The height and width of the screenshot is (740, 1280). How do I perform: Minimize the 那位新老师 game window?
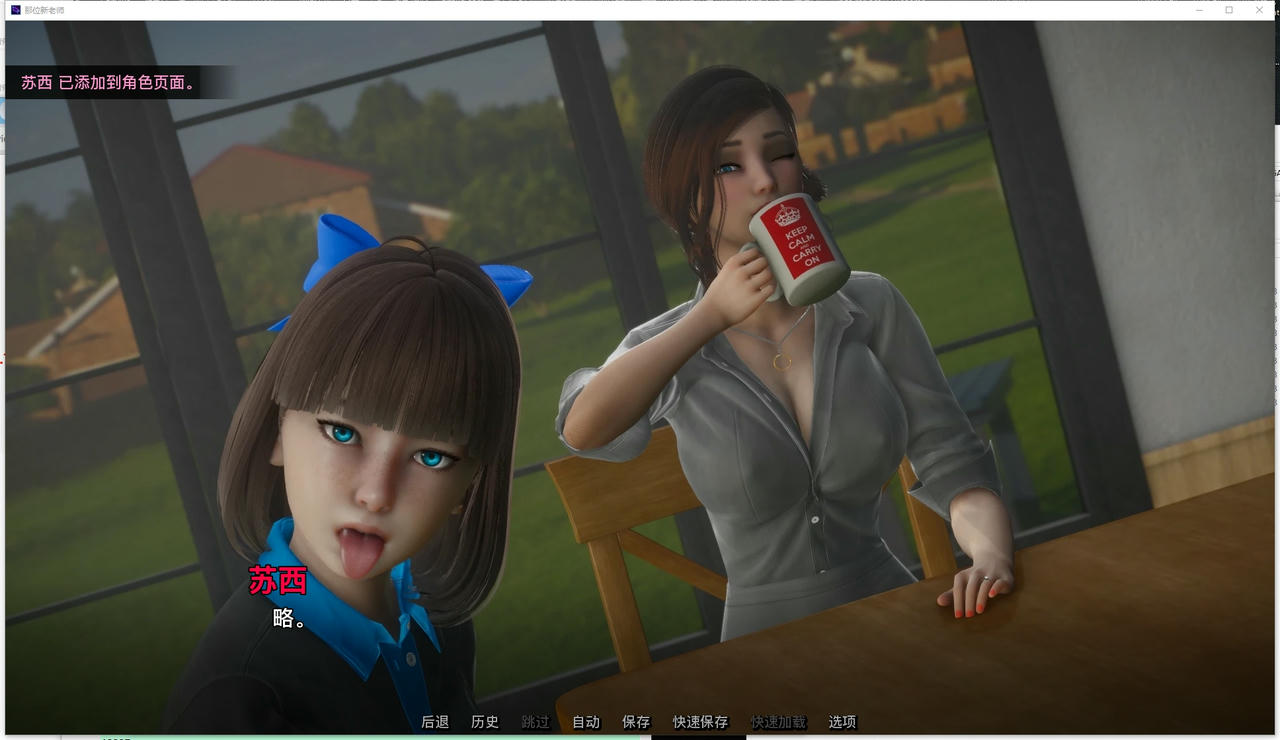point(1198,10)
